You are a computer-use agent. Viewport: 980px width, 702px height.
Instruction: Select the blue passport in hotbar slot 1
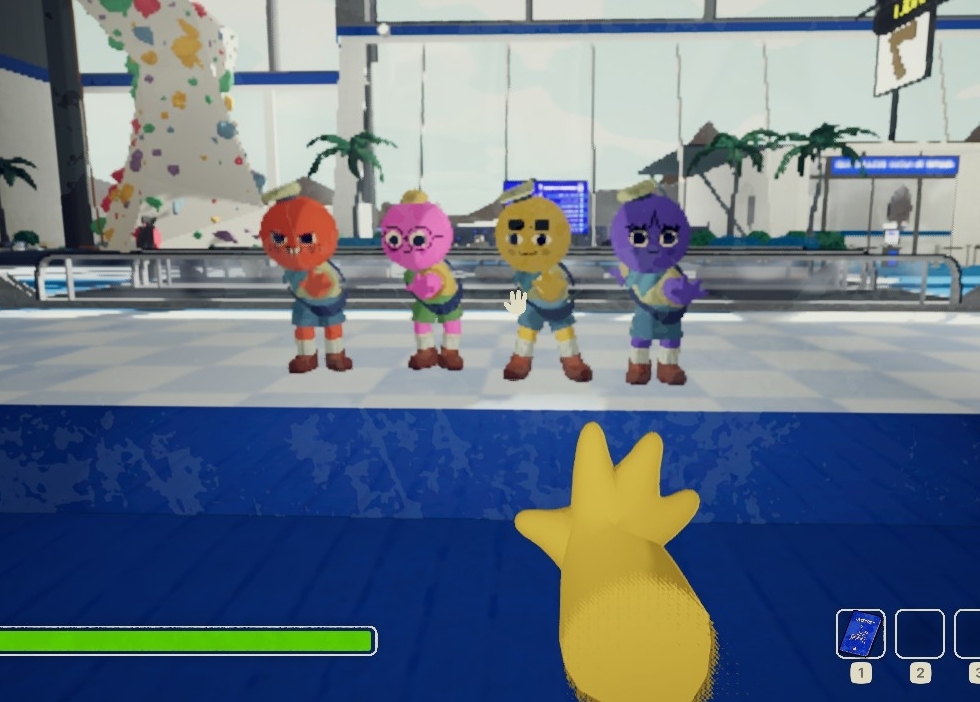pyautogui.click(x=860, y=634)
